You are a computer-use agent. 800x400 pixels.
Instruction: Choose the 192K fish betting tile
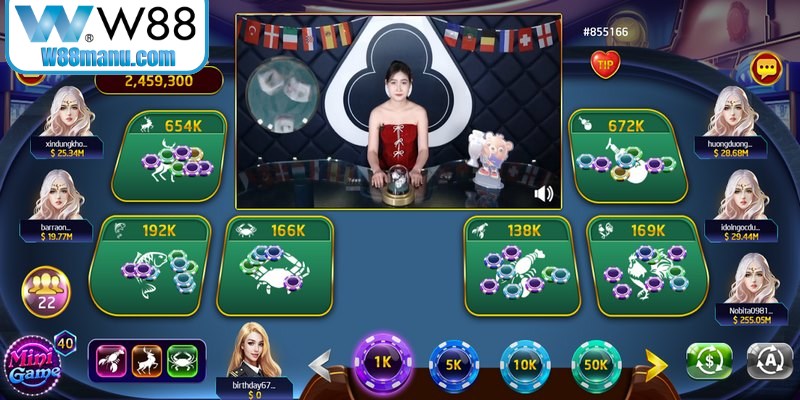(151, 266)
